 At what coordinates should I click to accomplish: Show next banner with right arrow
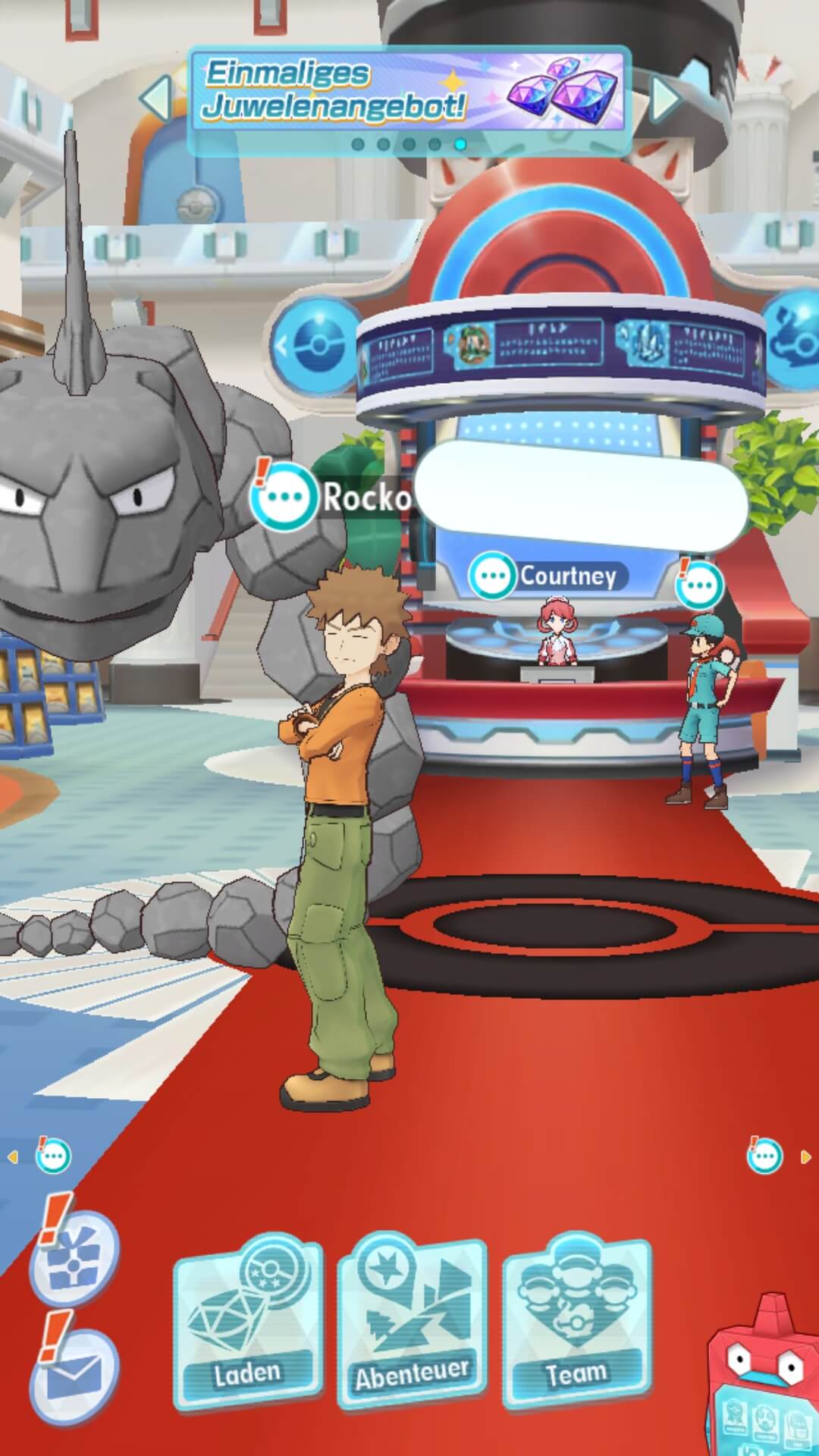tap(666, 97)
